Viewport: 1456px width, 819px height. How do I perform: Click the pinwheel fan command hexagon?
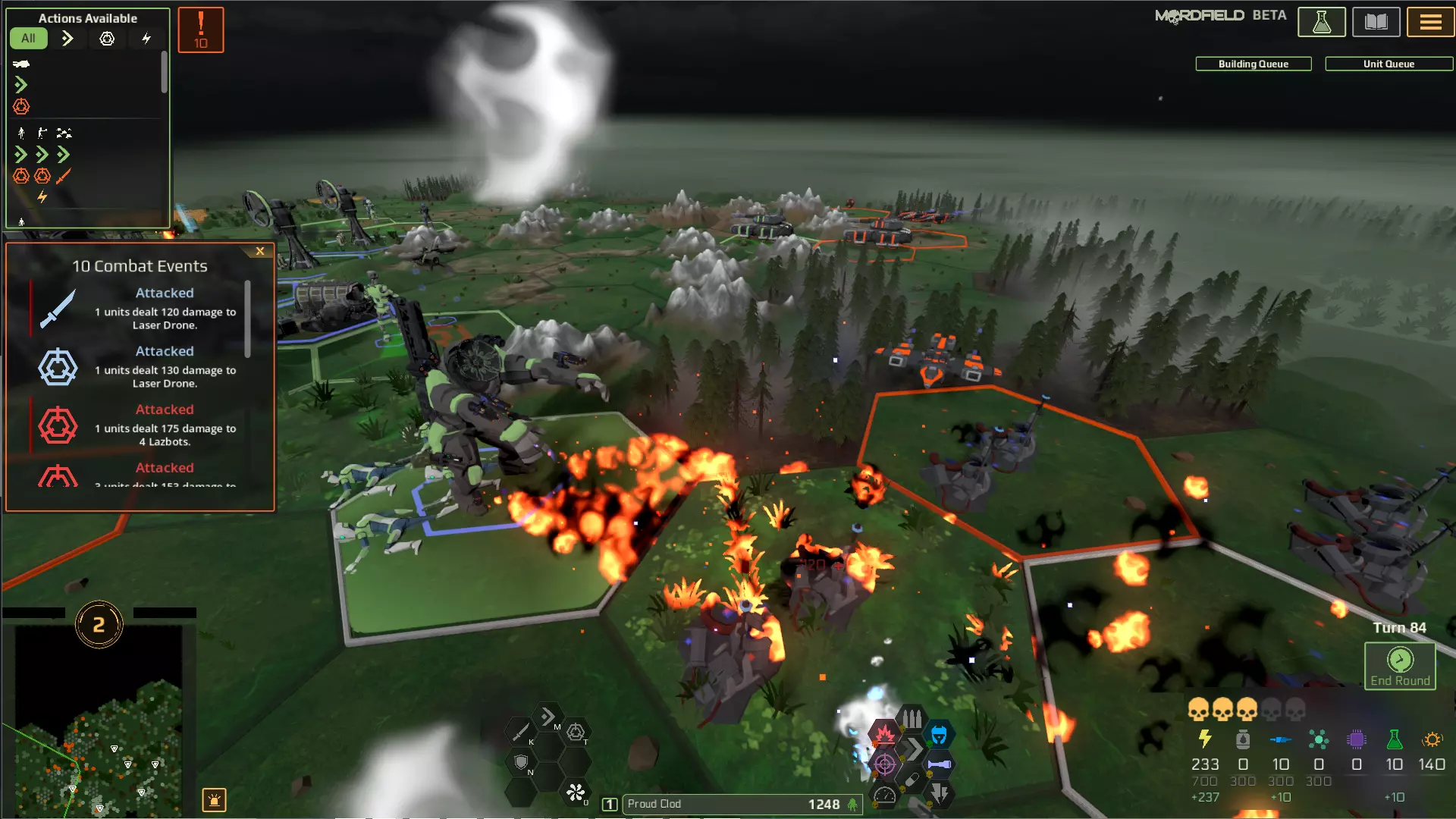point(576,793)
